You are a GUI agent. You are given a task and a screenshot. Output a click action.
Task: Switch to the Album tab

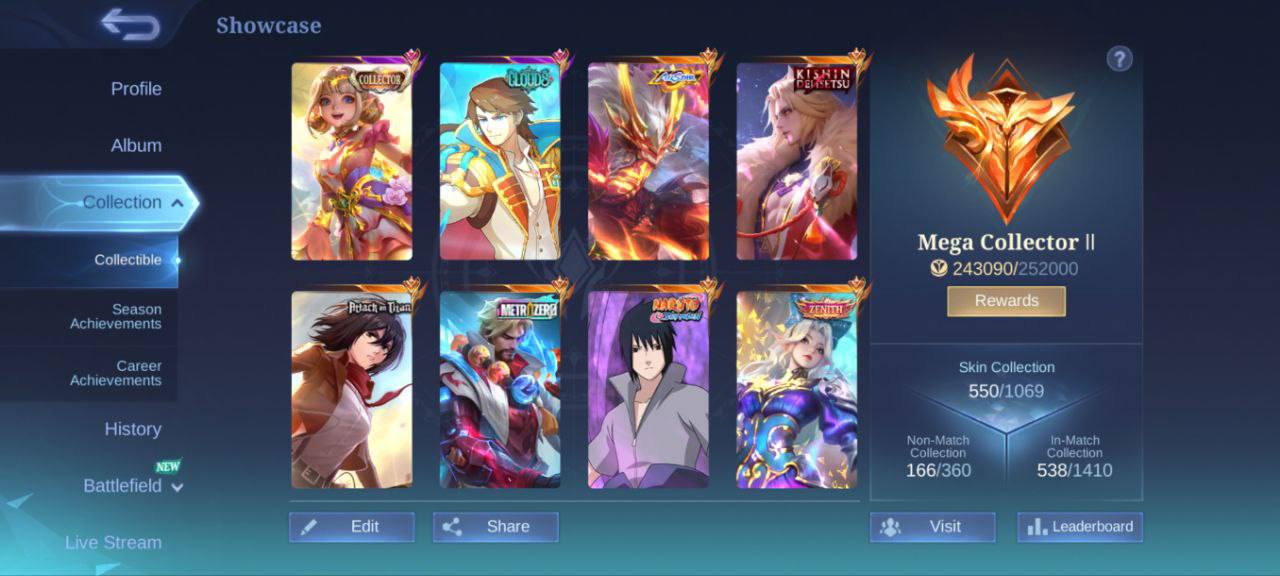tap(136, 146)
